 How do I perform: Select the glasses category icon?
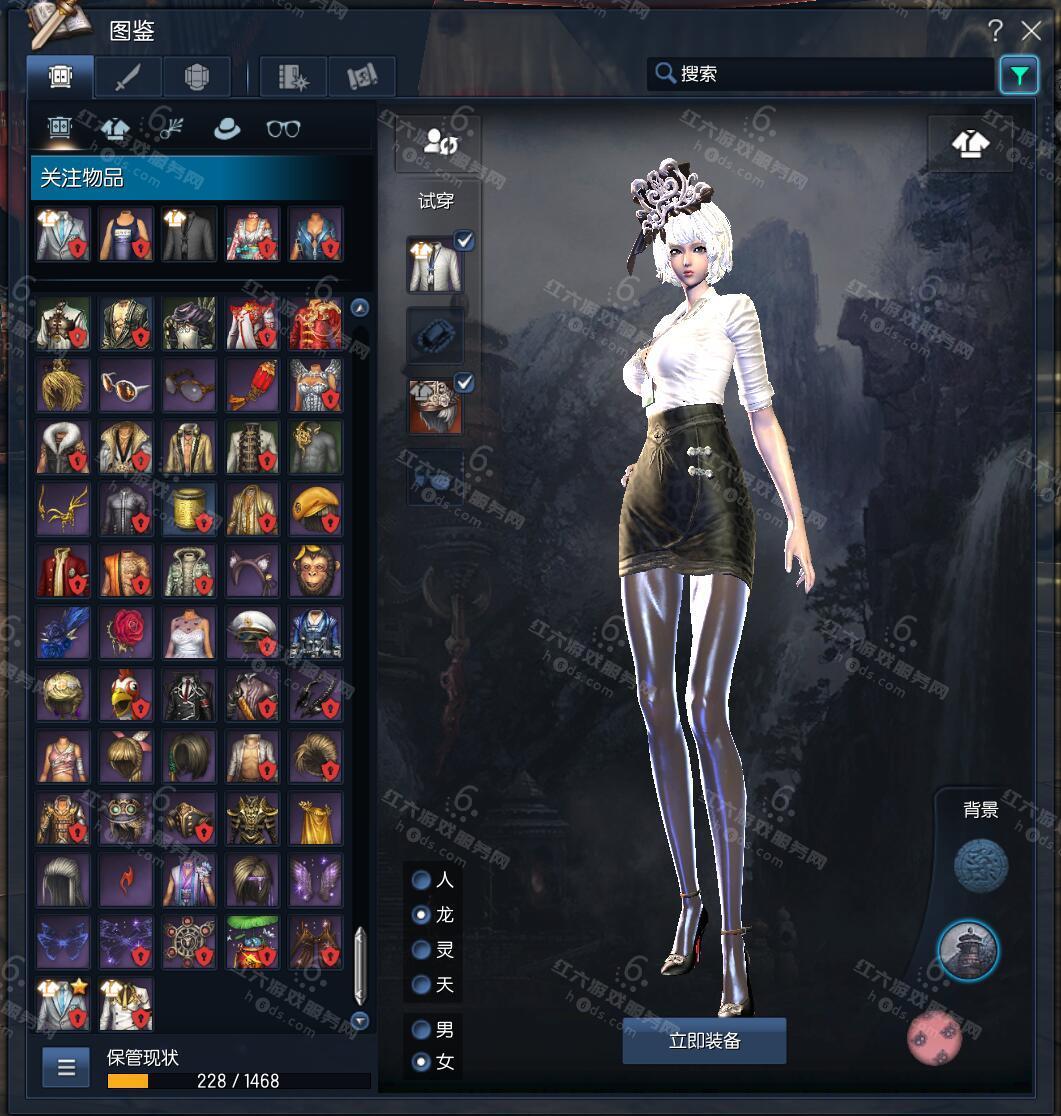(x=283, y=129)
